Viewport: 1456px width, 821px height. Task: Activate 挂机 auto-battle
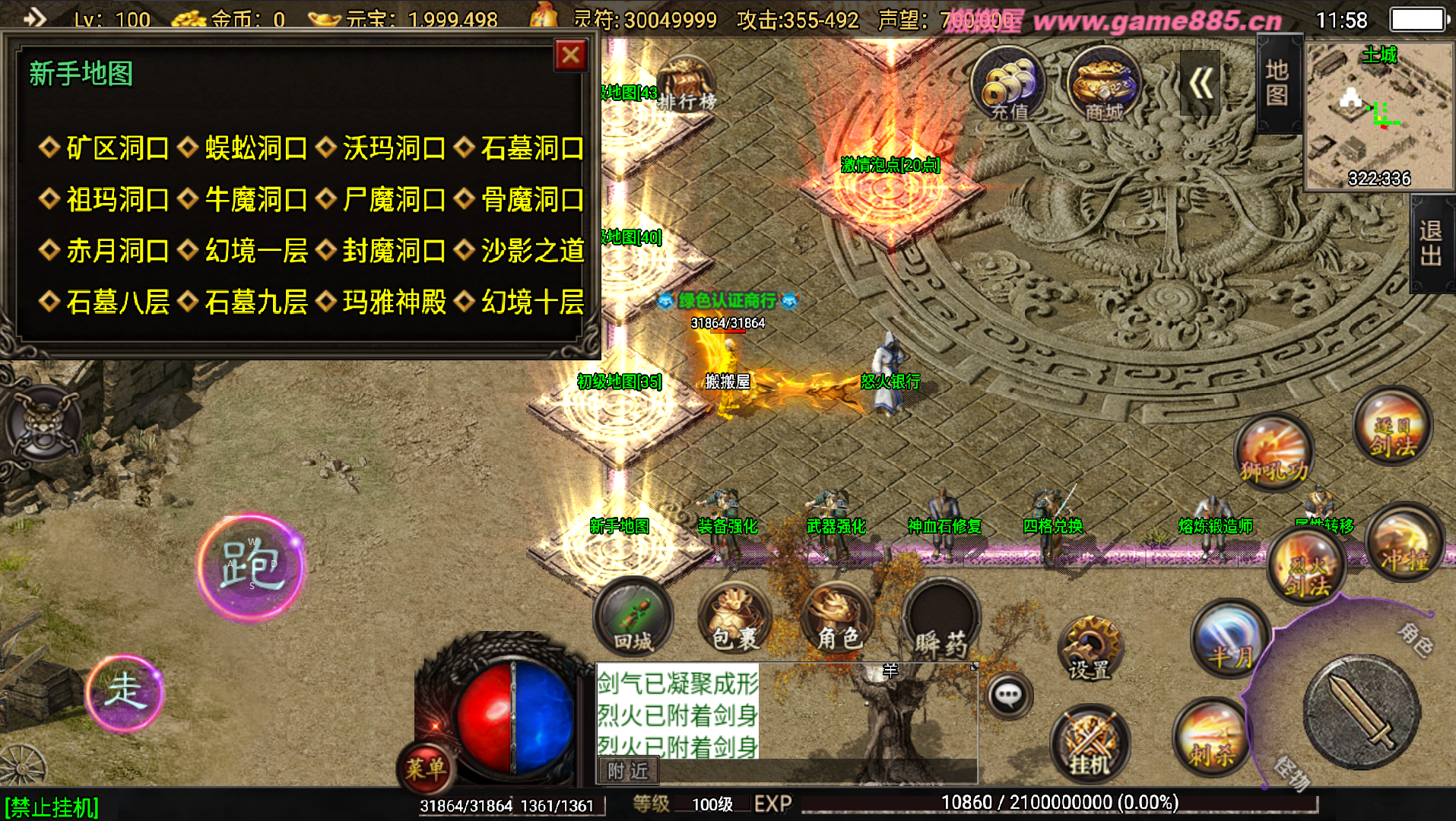(1090, 745)
